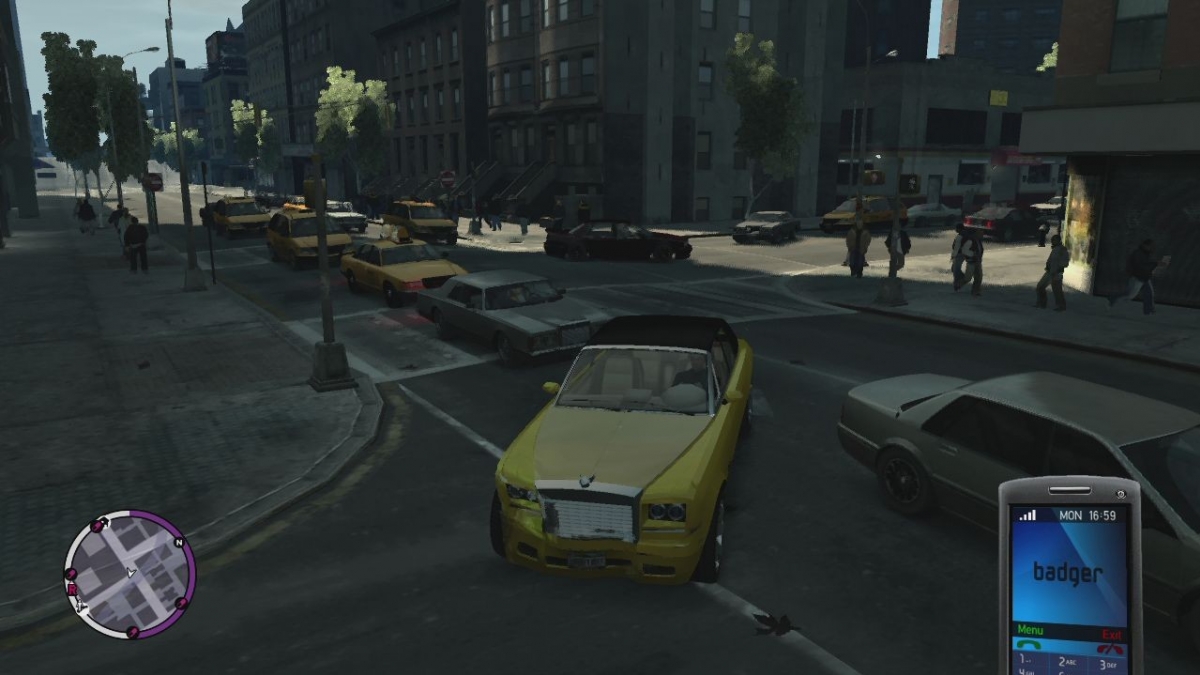Open the phone's Menu option
Screen dimensions: 1200x675
[x=1030, y=630]
